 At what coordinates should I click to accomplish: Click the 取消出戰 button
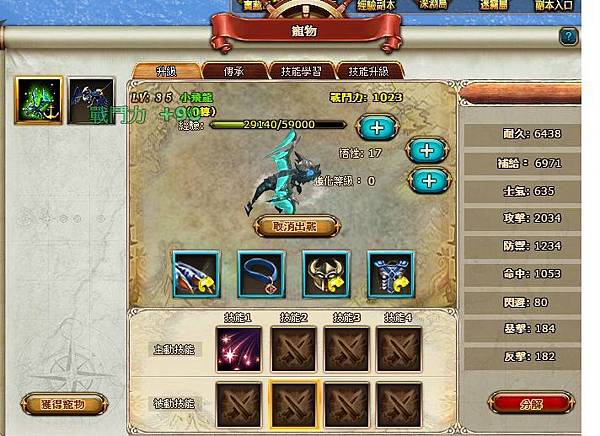[x=293, y=226]
